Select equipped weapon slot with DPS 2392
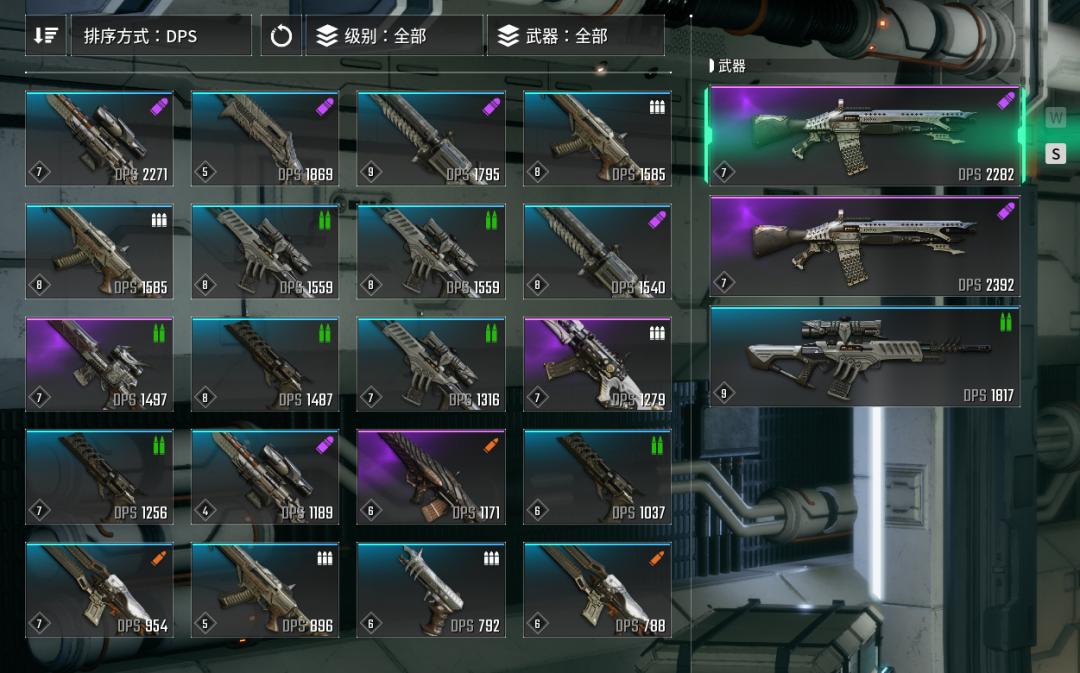This screenshot has width=1080, height=673. click(865, 246)
